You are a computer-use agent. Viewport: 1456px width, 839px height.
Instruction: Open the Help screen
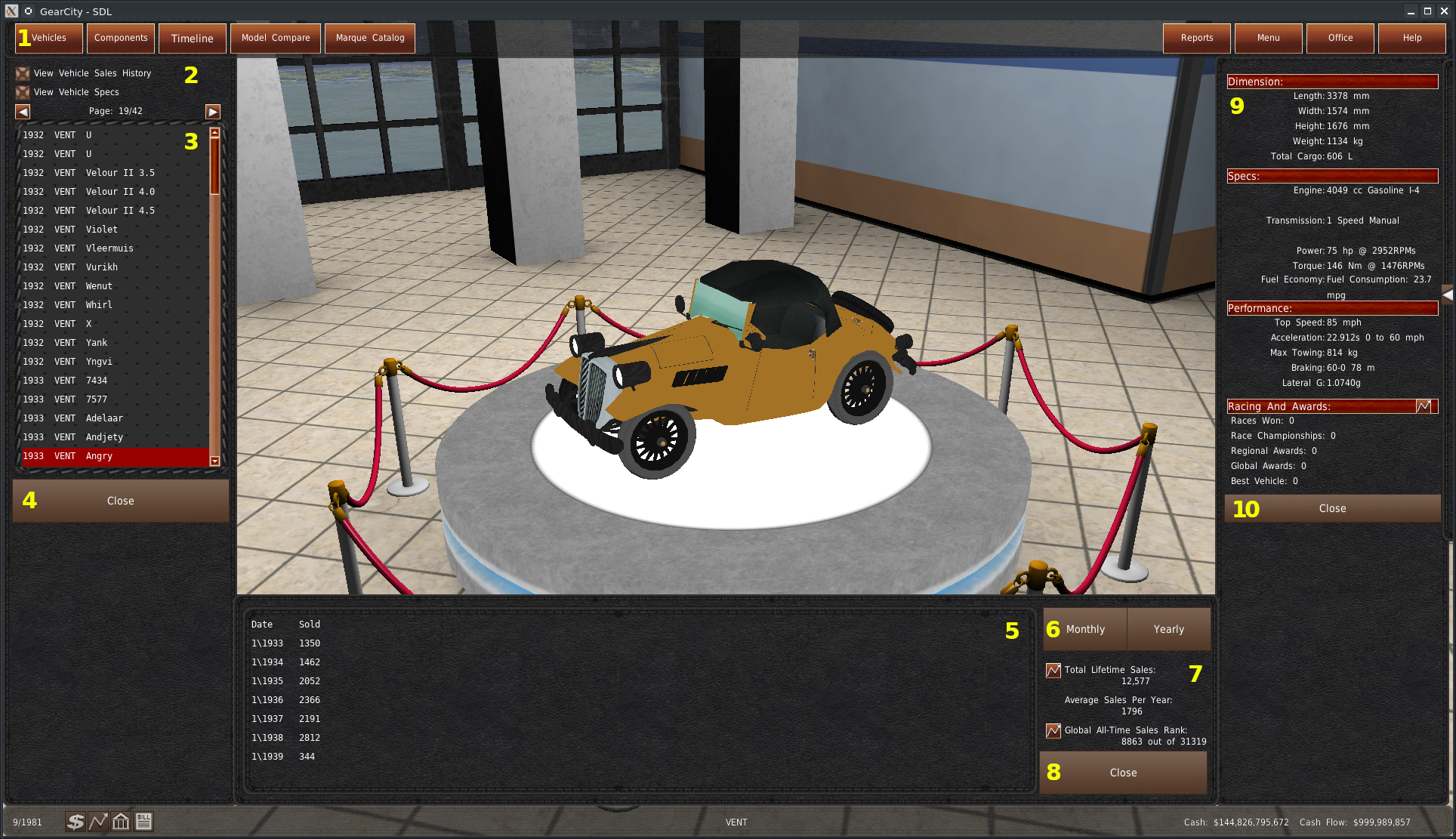[1411, 38]
